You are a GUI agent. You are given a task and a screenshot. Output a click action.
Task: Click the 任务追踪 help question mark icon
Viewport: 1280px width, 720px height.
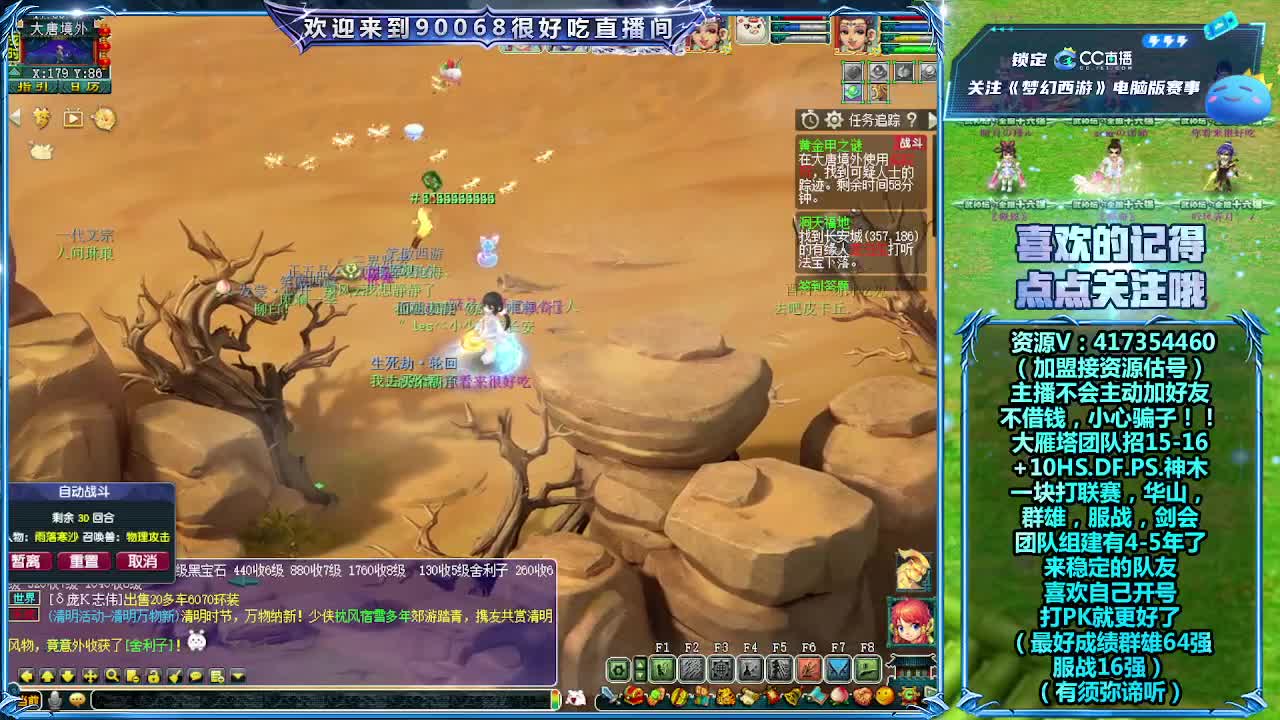click(913, 119)
